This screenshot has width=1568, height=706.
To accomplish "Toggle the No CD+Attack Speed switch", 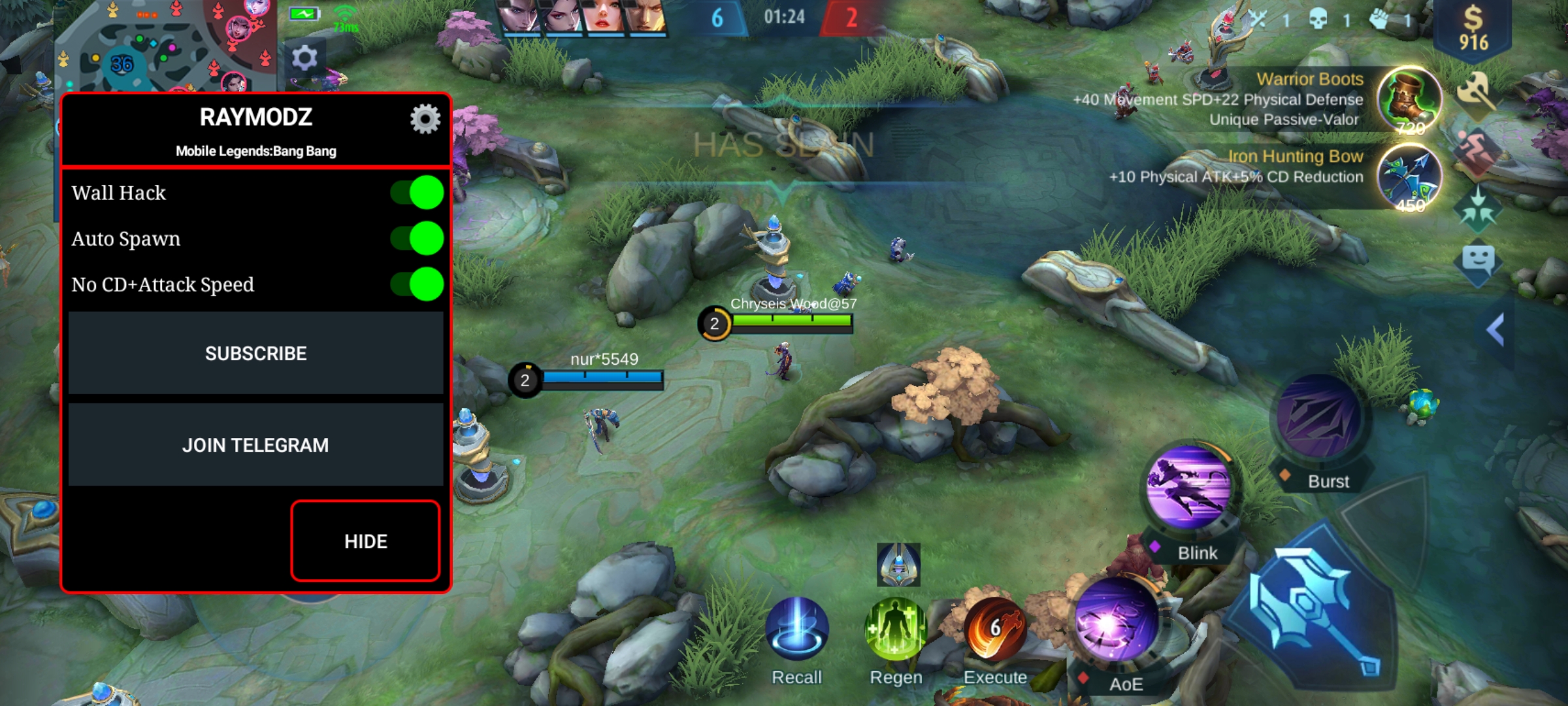I will tap(418, 284).
